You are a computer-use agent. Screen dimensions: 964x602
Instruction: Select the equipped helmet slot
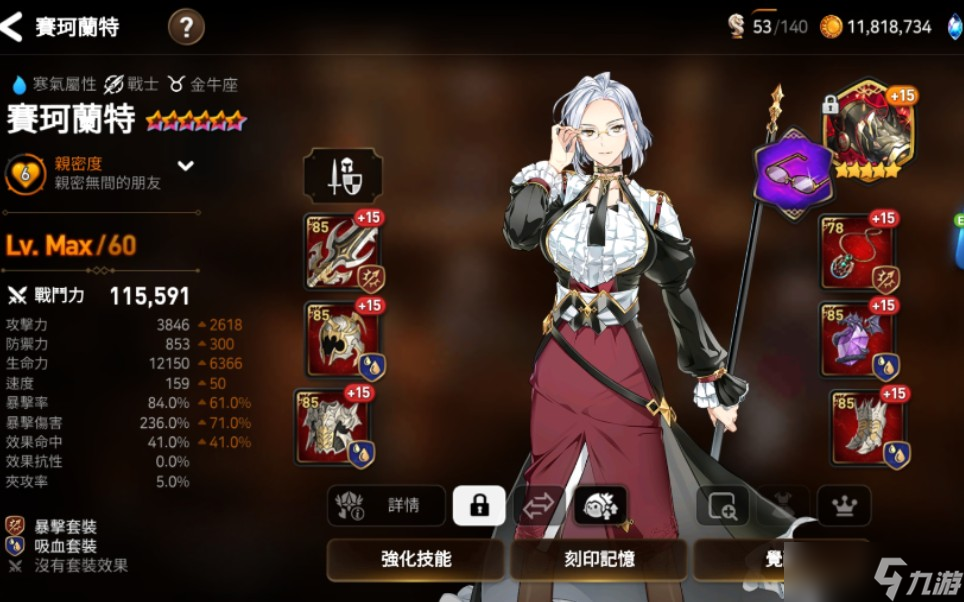tap(343, 339)
